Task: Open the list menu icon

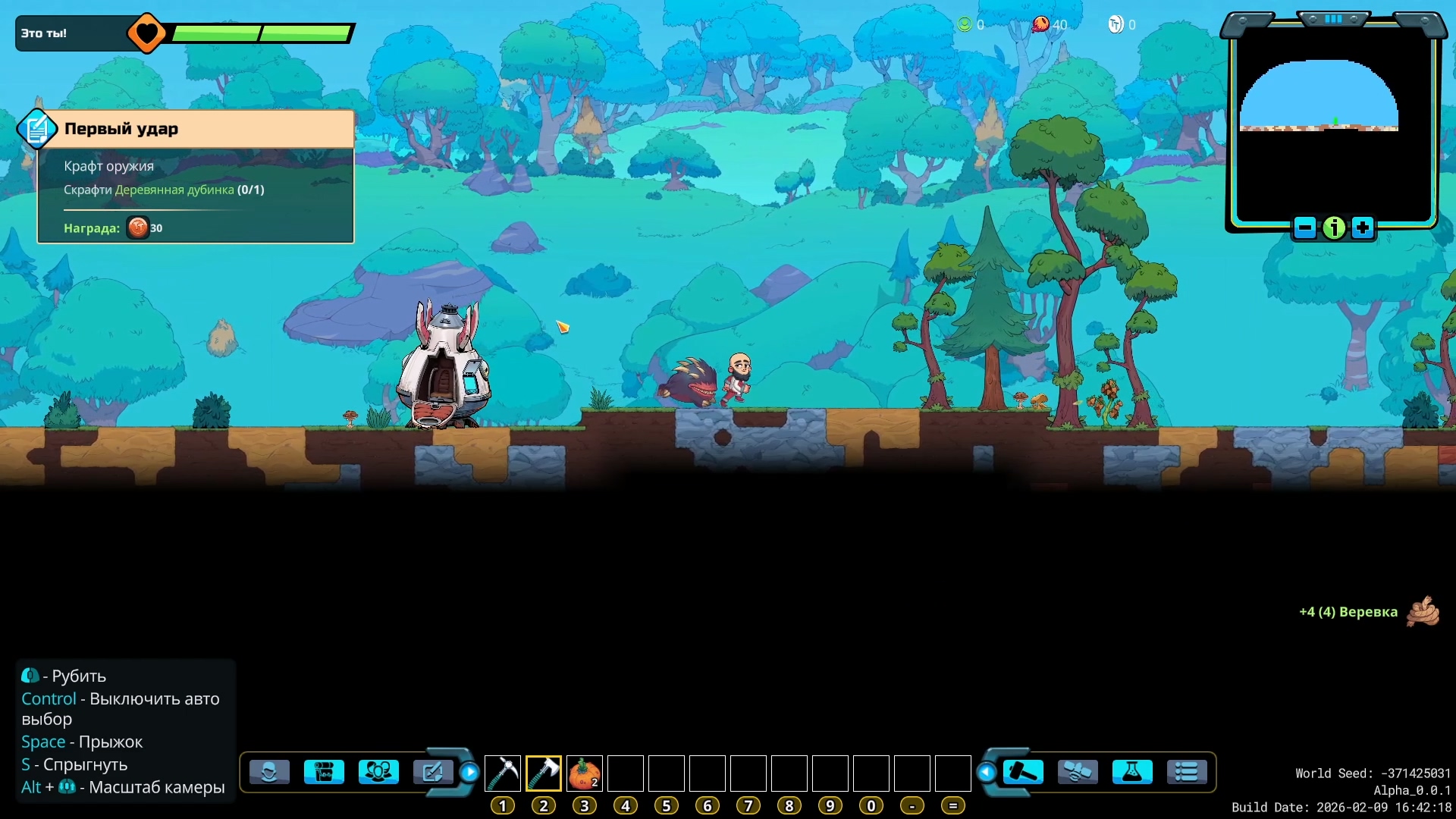Action: coord(1187,772)
